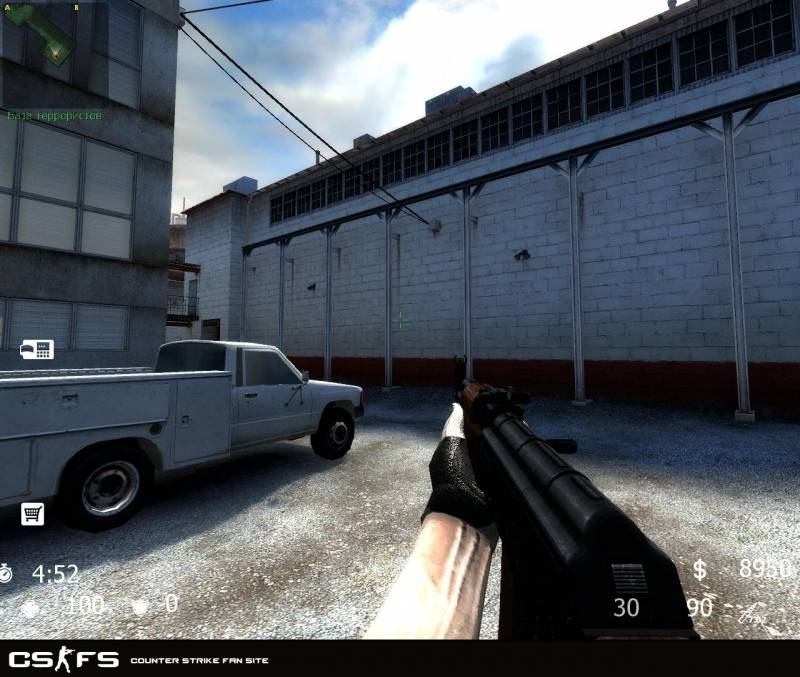Select bombsite B marker on radar
Screen dimensions: 800x677
tap(77, 7)
